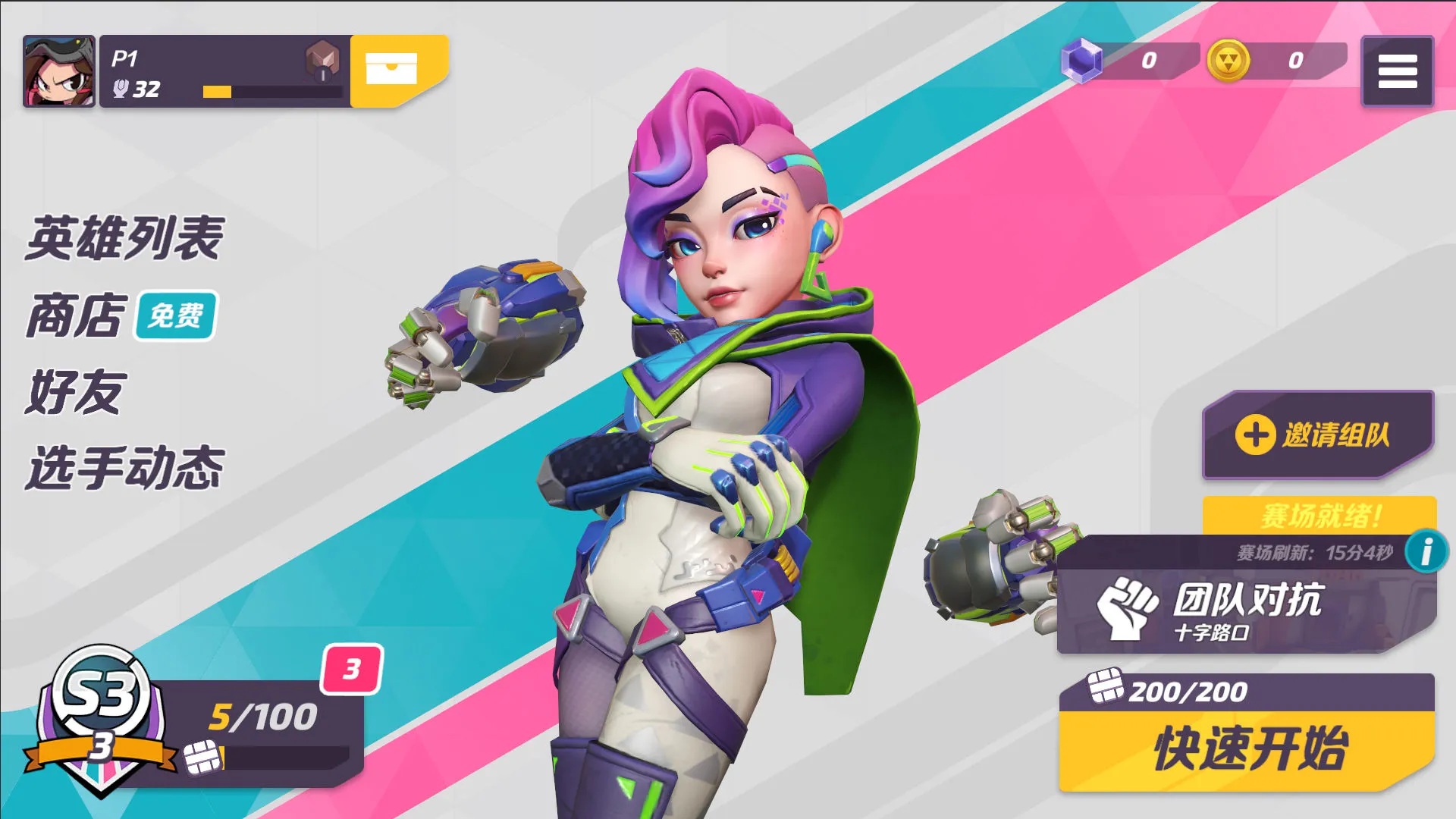This screenshot has width=1456, height=819.
Task: Click the purple gem currency counter
Action: click(x=1128, y=61)
